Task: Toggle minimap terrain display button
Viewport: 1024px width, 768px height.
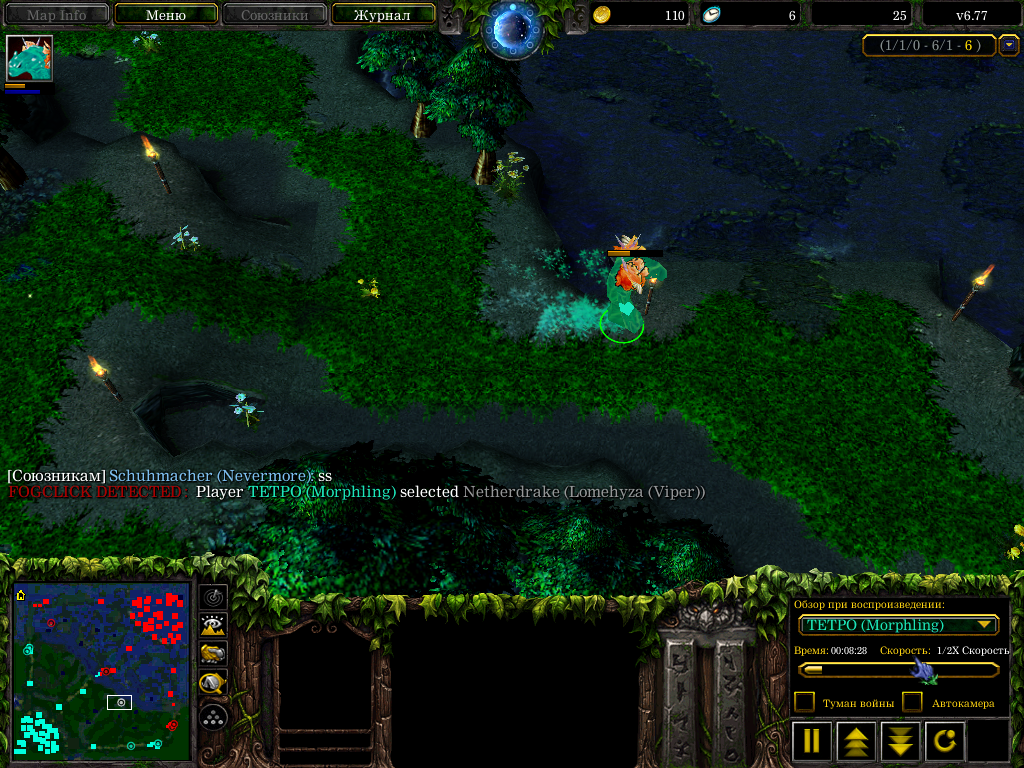Action: click(x=213, y=626)
